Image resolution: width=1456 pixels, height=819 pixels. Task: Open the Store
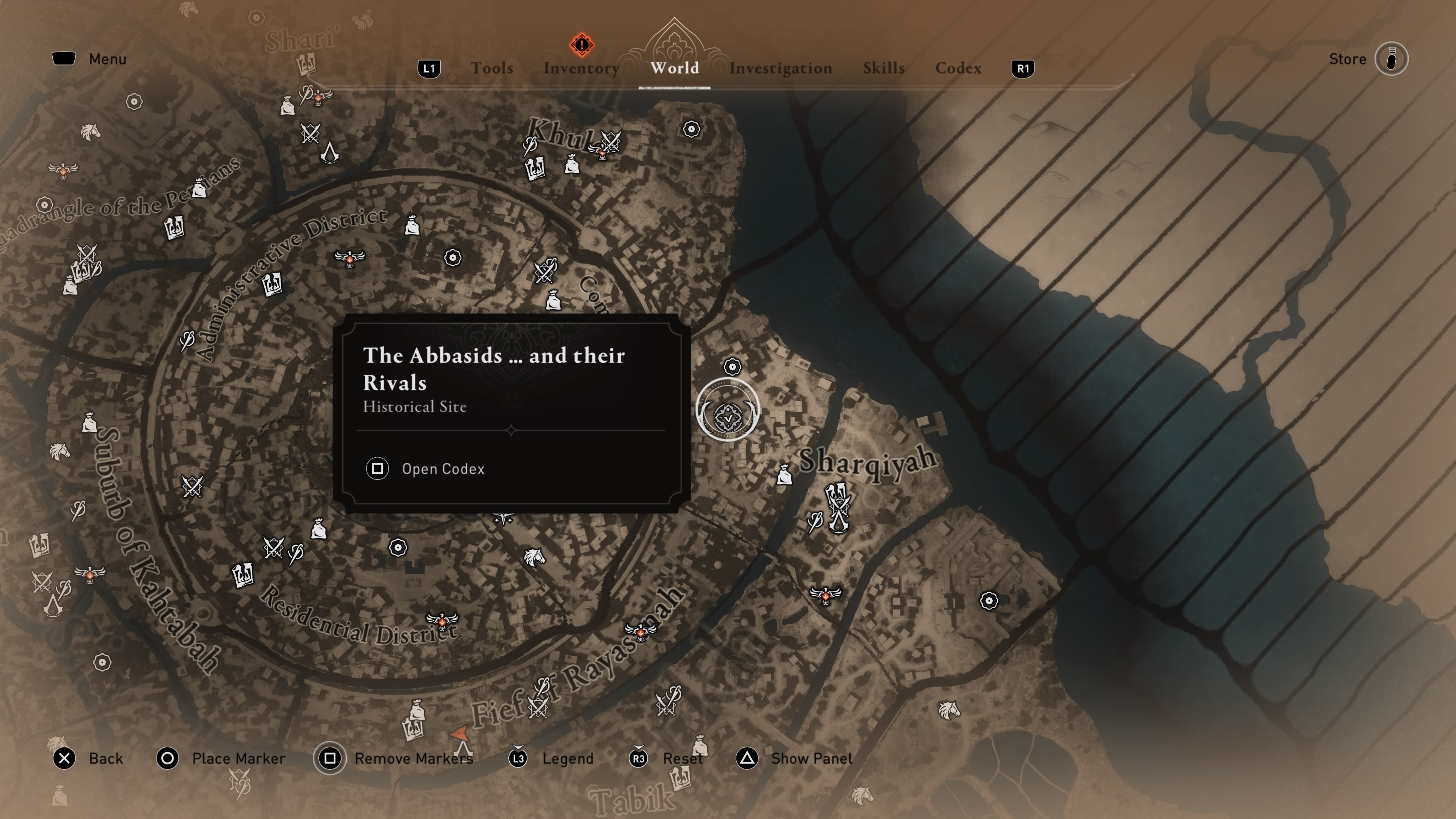(1390, 59)
